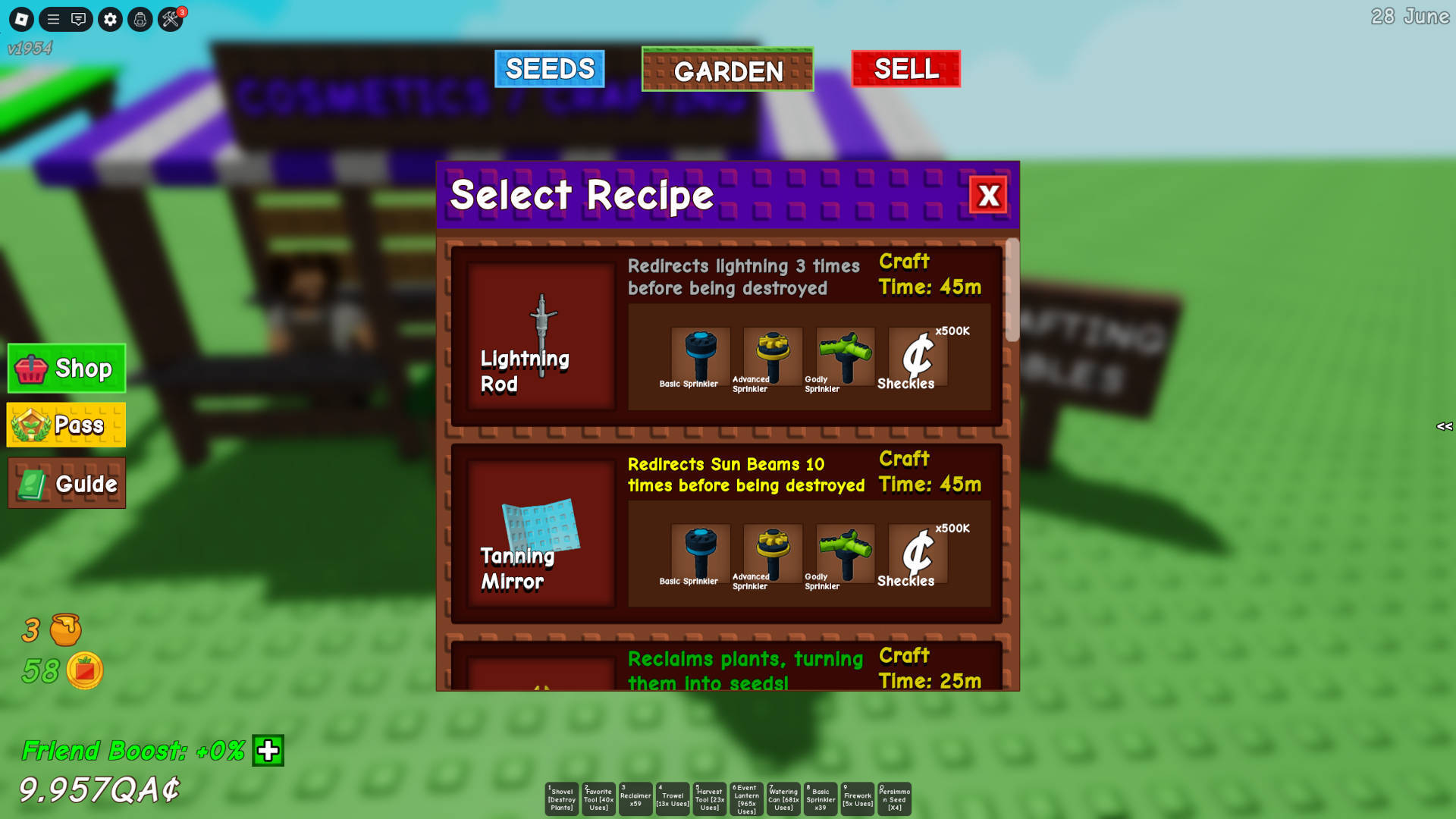Open the Roblox menu icon
Image resolution: width=1456 pixels, height=819 pixels.
coord(20,20)
